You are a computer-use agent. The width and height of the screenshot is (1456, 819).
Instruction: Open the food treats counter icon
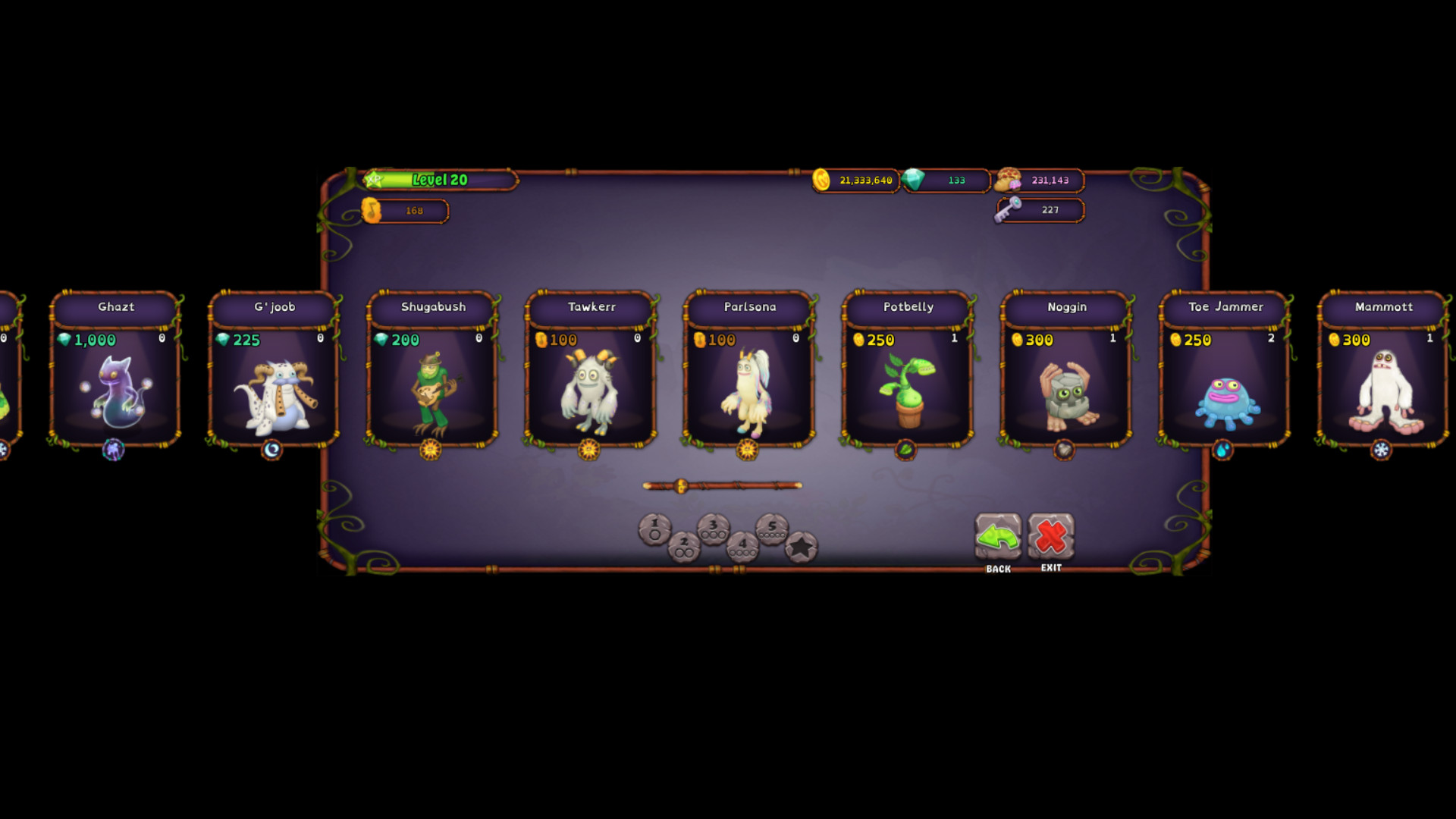point(1007,180)
